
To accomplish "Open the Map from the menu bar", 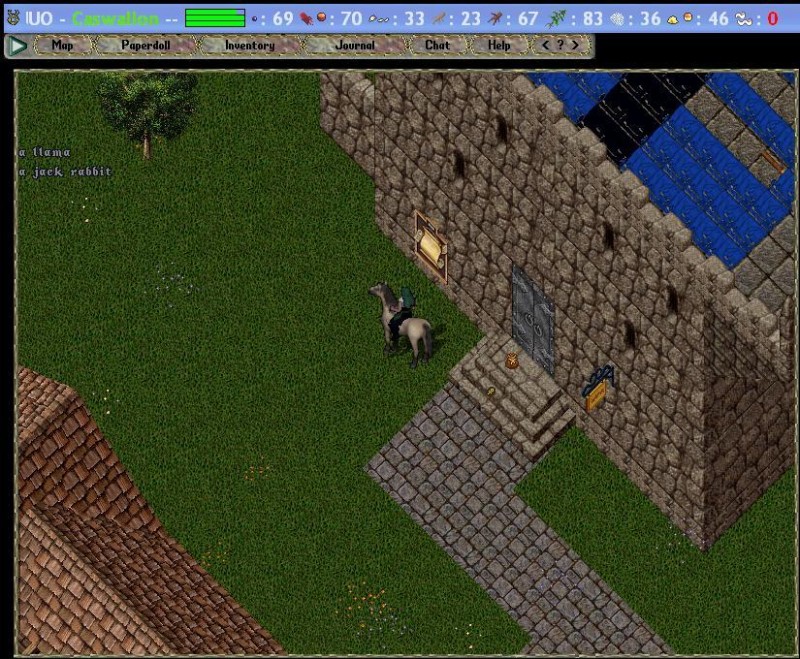I will pyautogui.click(x=62, y=45).
